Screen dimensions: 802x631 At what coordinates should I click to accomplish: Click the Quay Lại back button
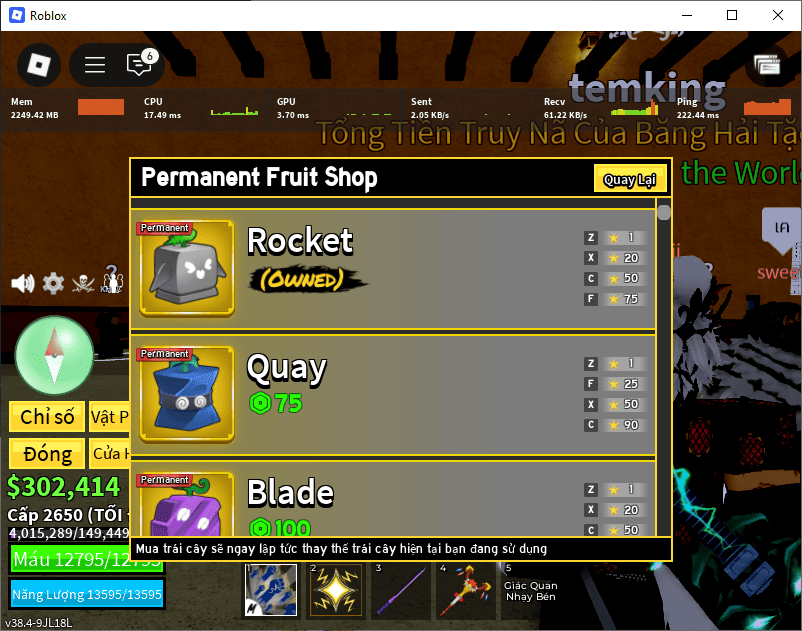coord(629,179)
